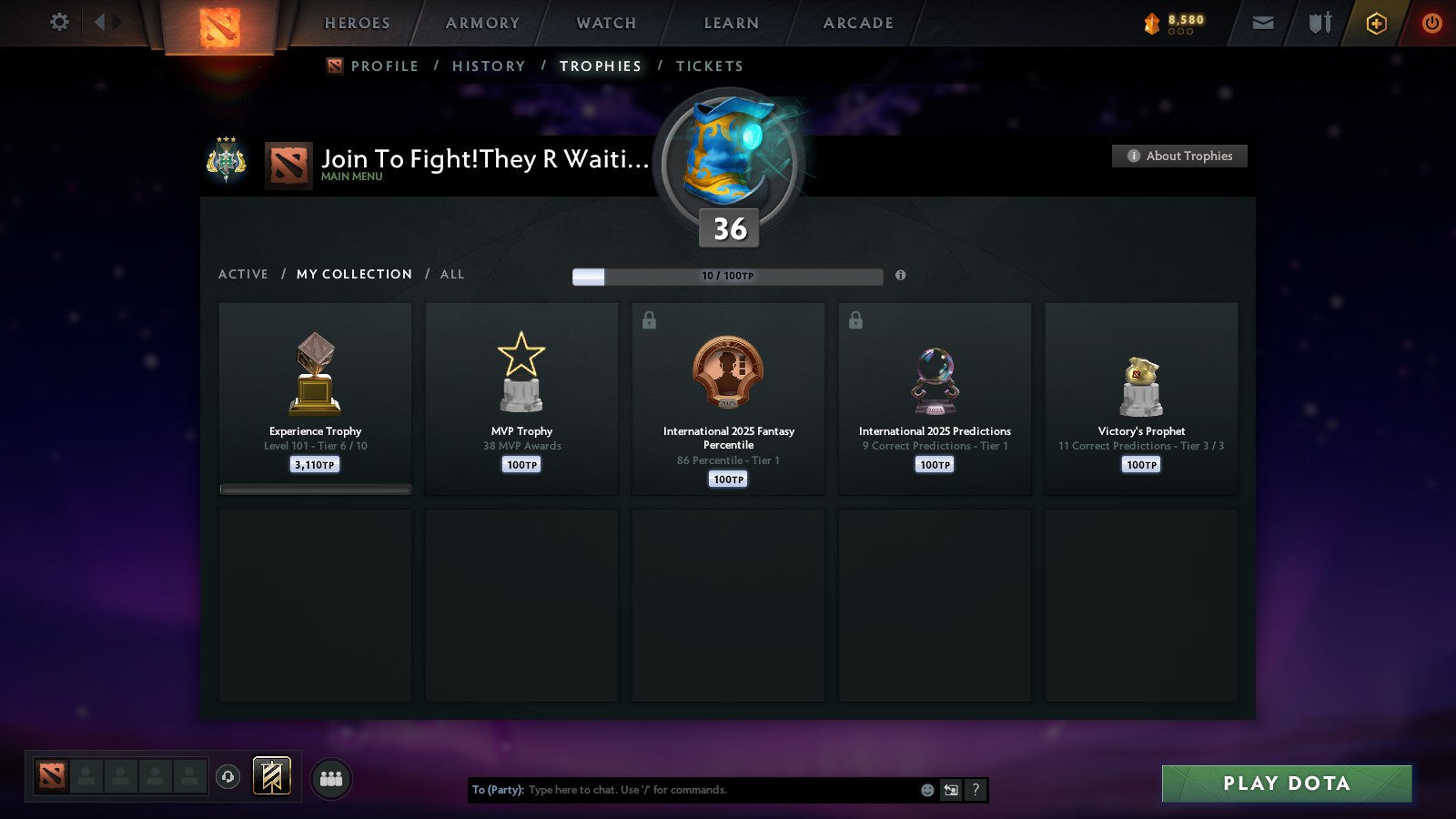Open the emoticon picker in the chat bar

point(925,790)
